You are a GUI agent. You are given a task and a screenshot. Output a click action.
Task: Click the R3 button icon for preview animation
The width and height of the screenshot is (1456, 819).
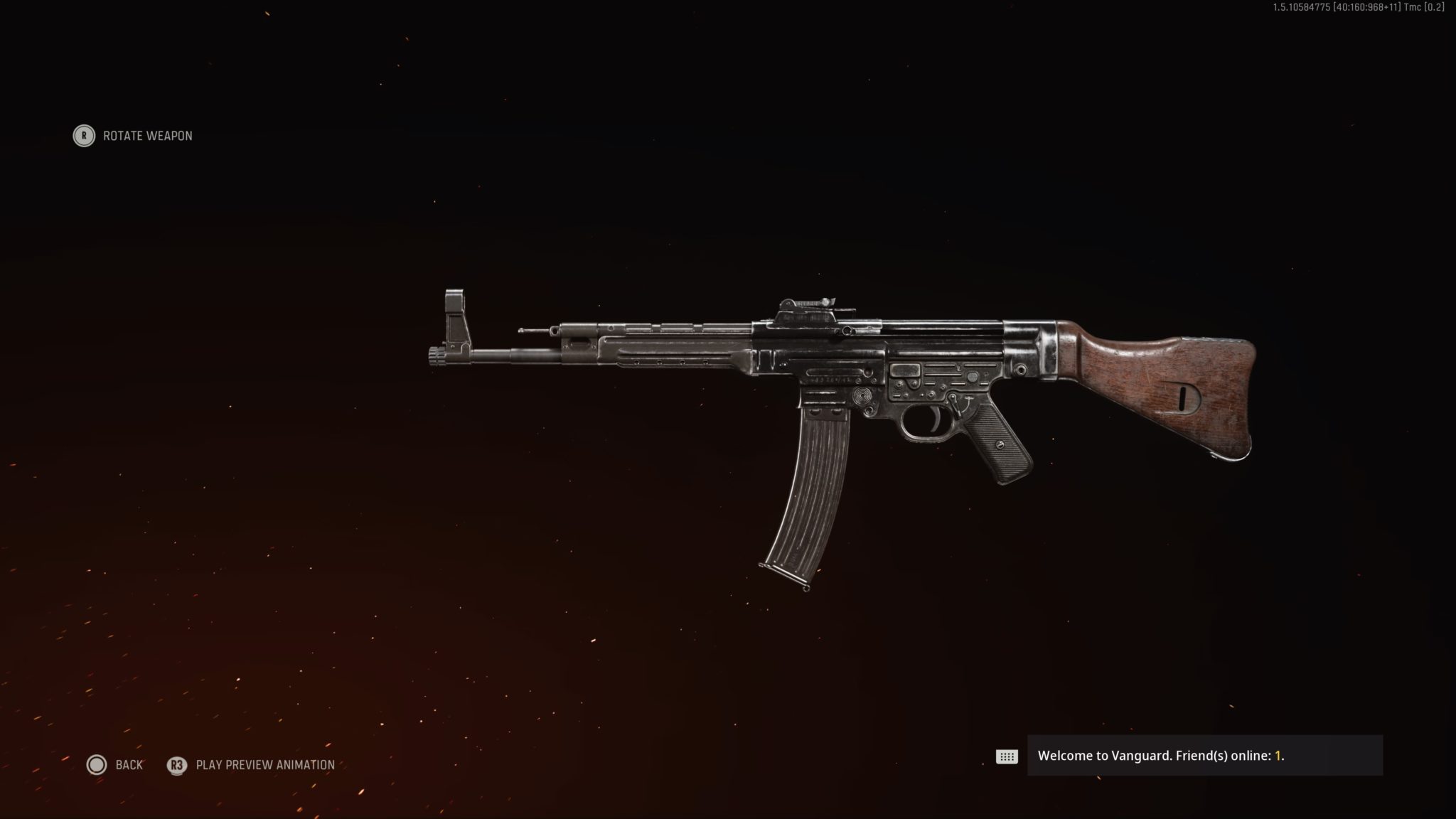176,766
